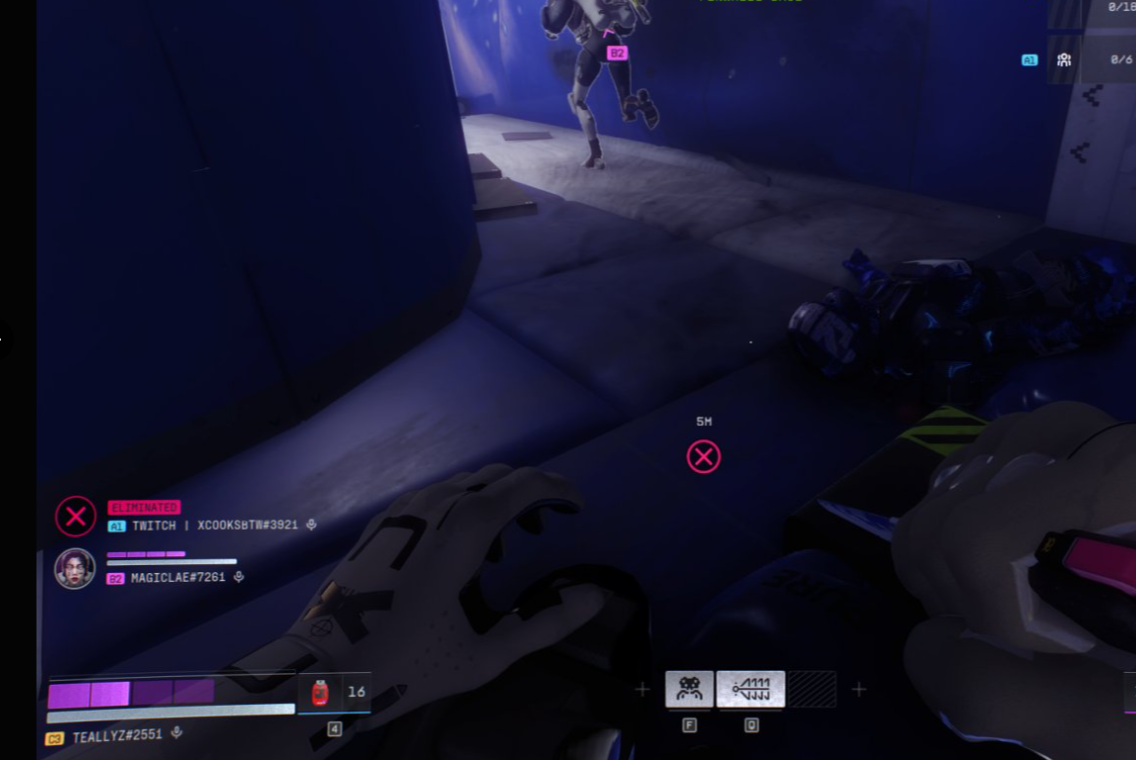Select the red grenade item slot

[x=320, y=692]
